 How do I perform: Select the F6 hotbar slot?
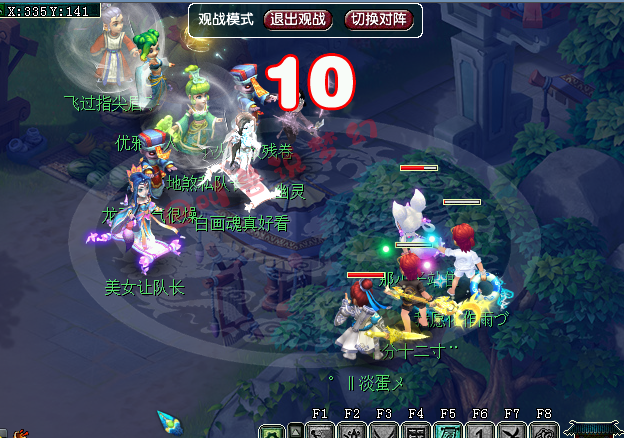[480, 431]
